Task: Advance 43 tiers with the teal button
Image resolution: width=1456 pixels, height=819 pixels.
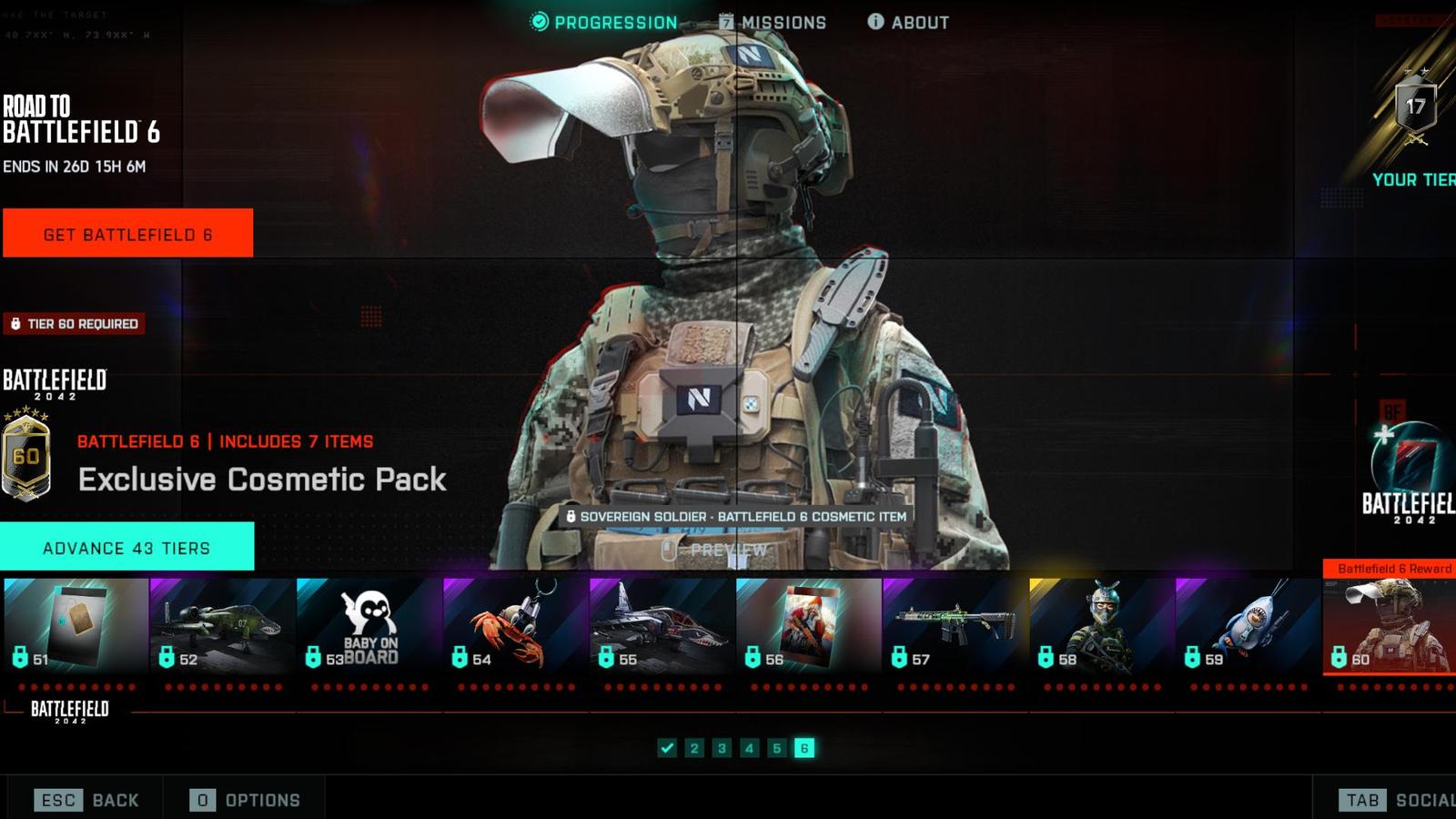Action: [126, 547]
